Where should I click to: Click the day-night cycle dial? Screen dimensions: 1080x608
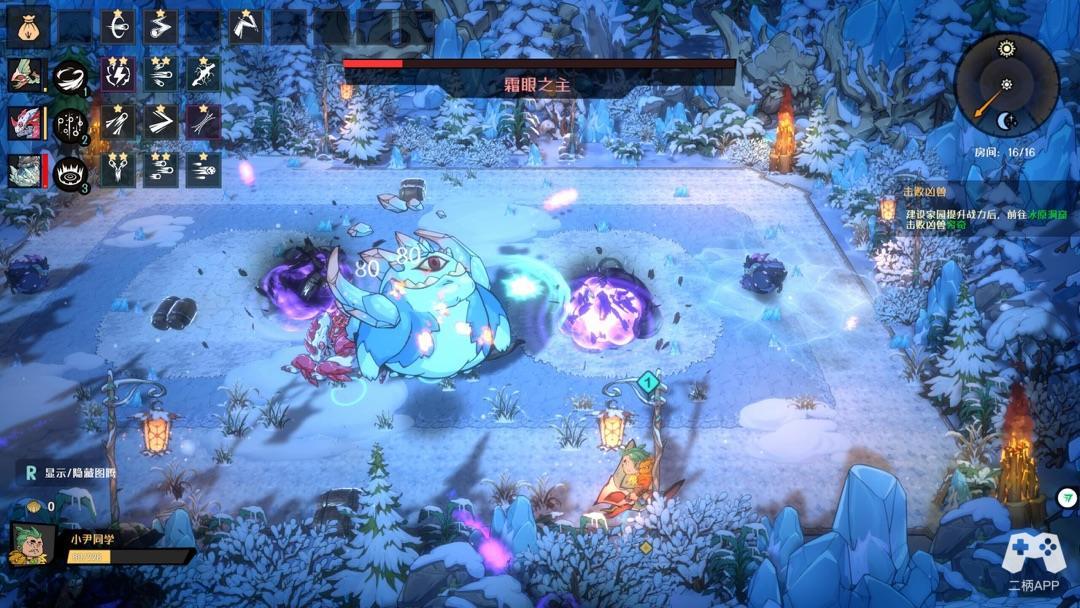click(x=1005, y=84)
